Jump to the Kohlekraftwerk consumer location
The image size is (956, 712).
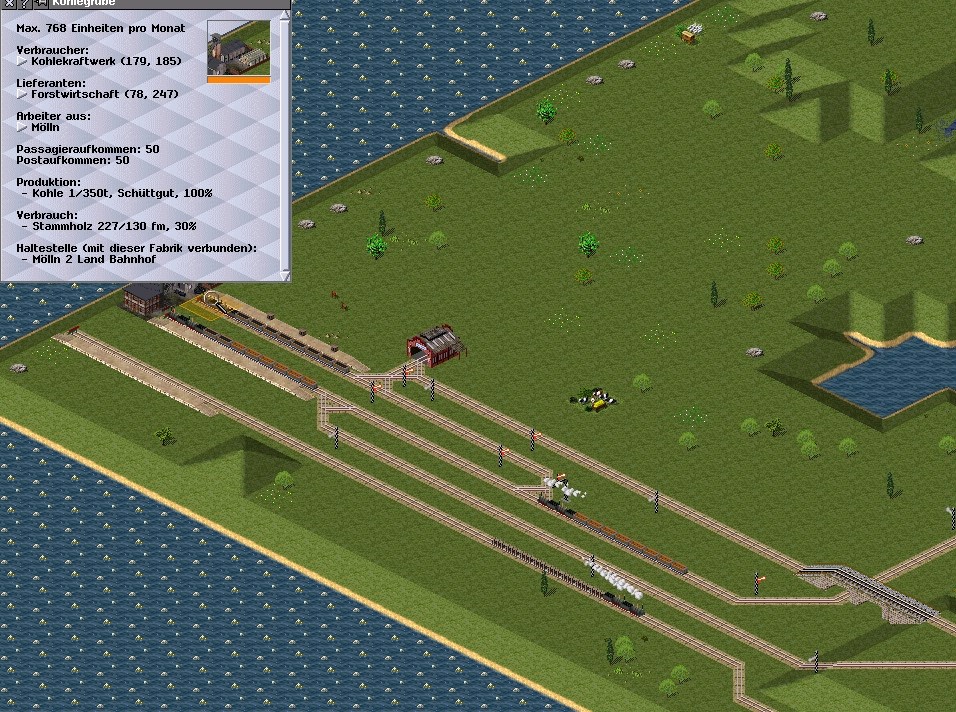pyautogui.click(x=24, y=61)
